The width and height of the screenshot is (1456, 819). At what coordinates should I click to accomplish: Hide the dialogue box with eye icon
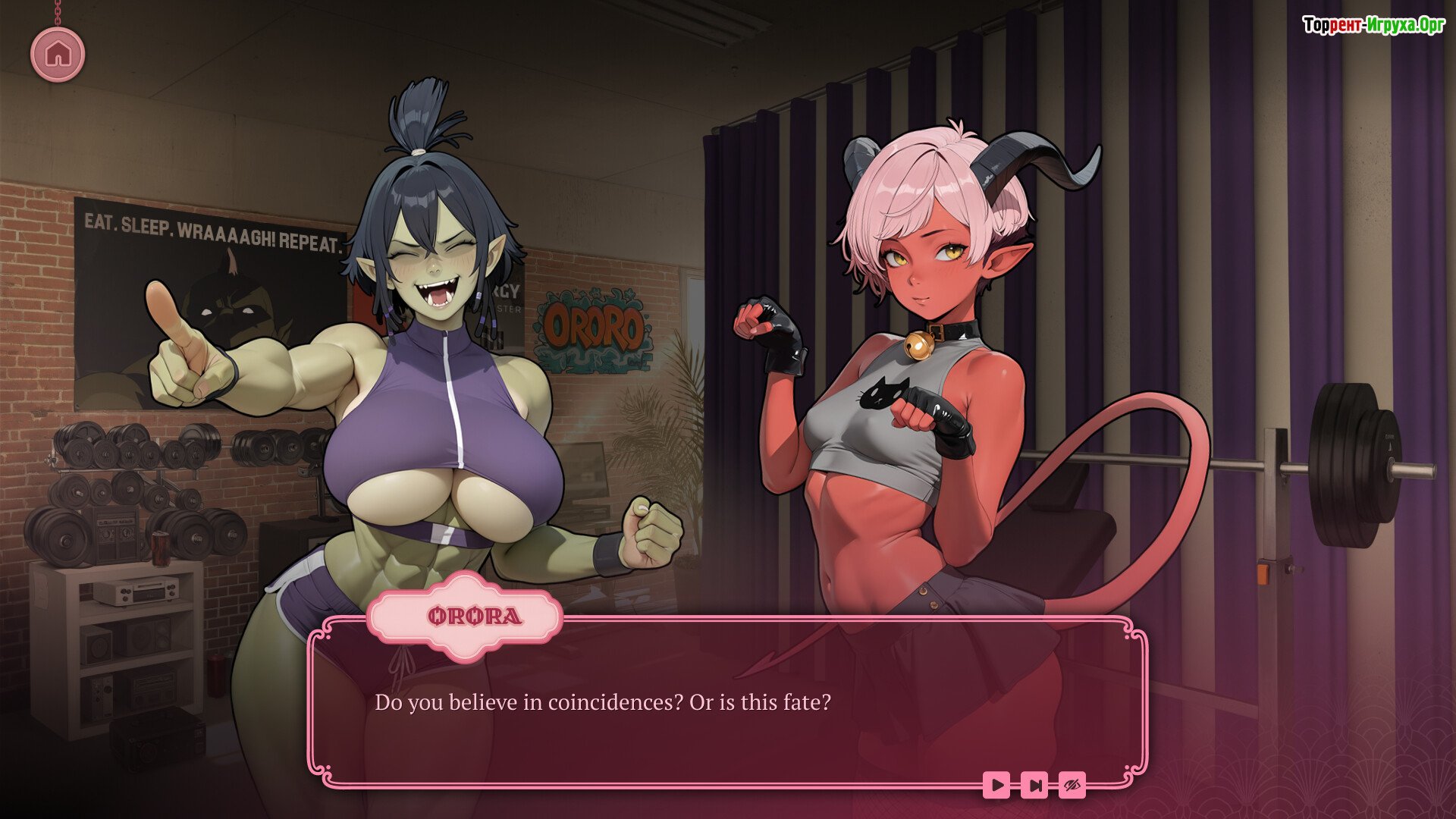1072,785
